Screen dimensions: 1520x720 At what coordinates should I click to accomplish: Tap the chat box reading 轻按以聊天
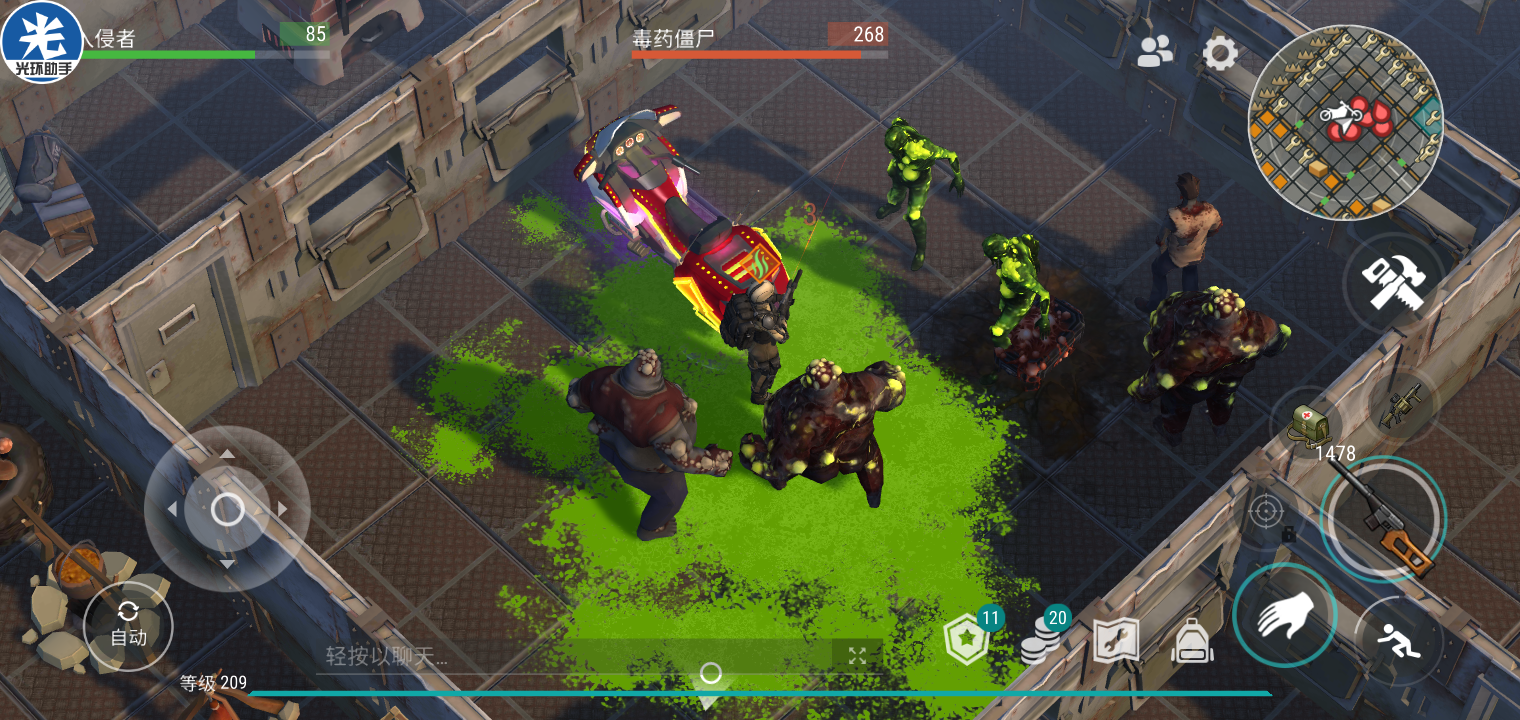click(570, 656)
